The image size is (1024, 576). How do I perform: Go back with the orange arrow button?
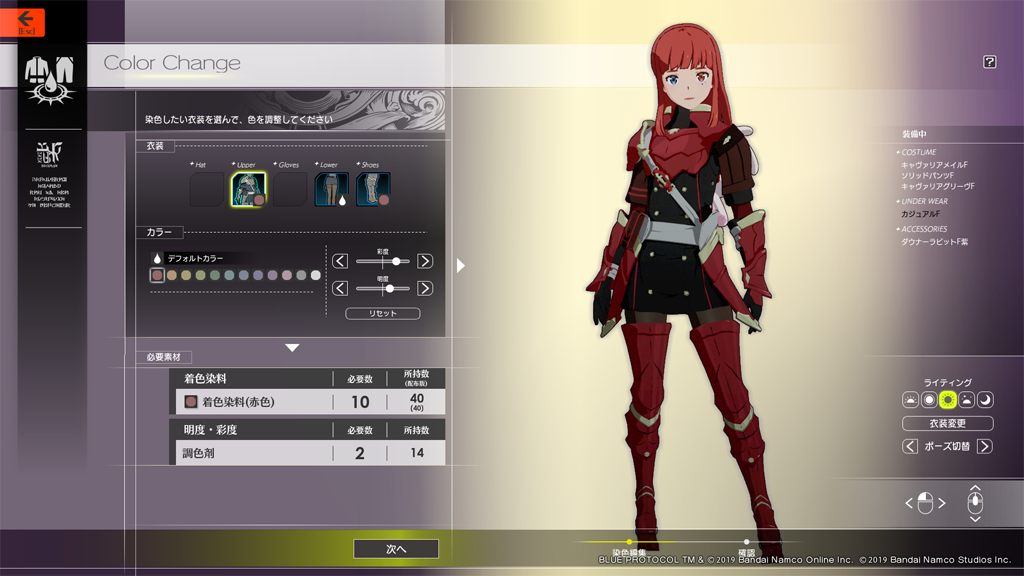pyautogui.click(x=24, y=20)
